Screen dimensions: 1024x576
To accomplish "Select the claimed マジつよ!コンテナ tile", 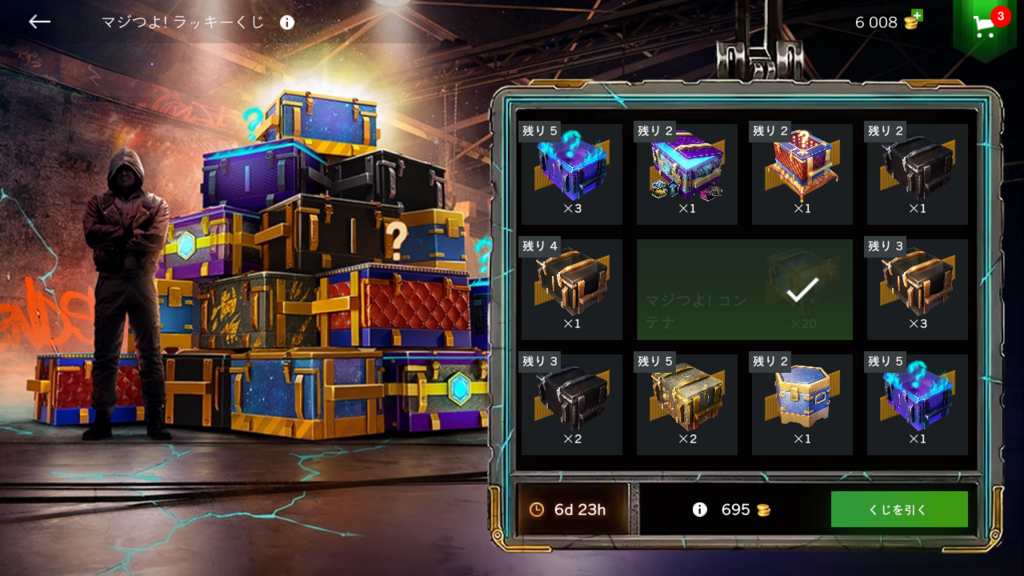I will point(744,289).
